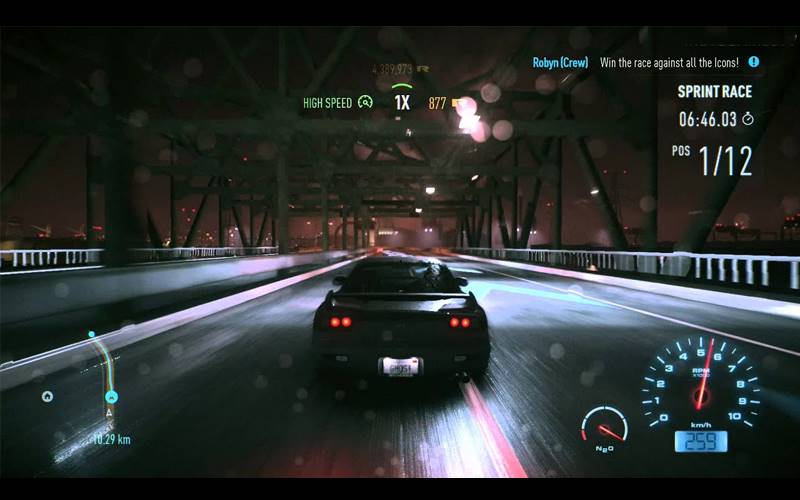Select the blue exclamation objective icon
800x500 pixels.
pos(754,61)
